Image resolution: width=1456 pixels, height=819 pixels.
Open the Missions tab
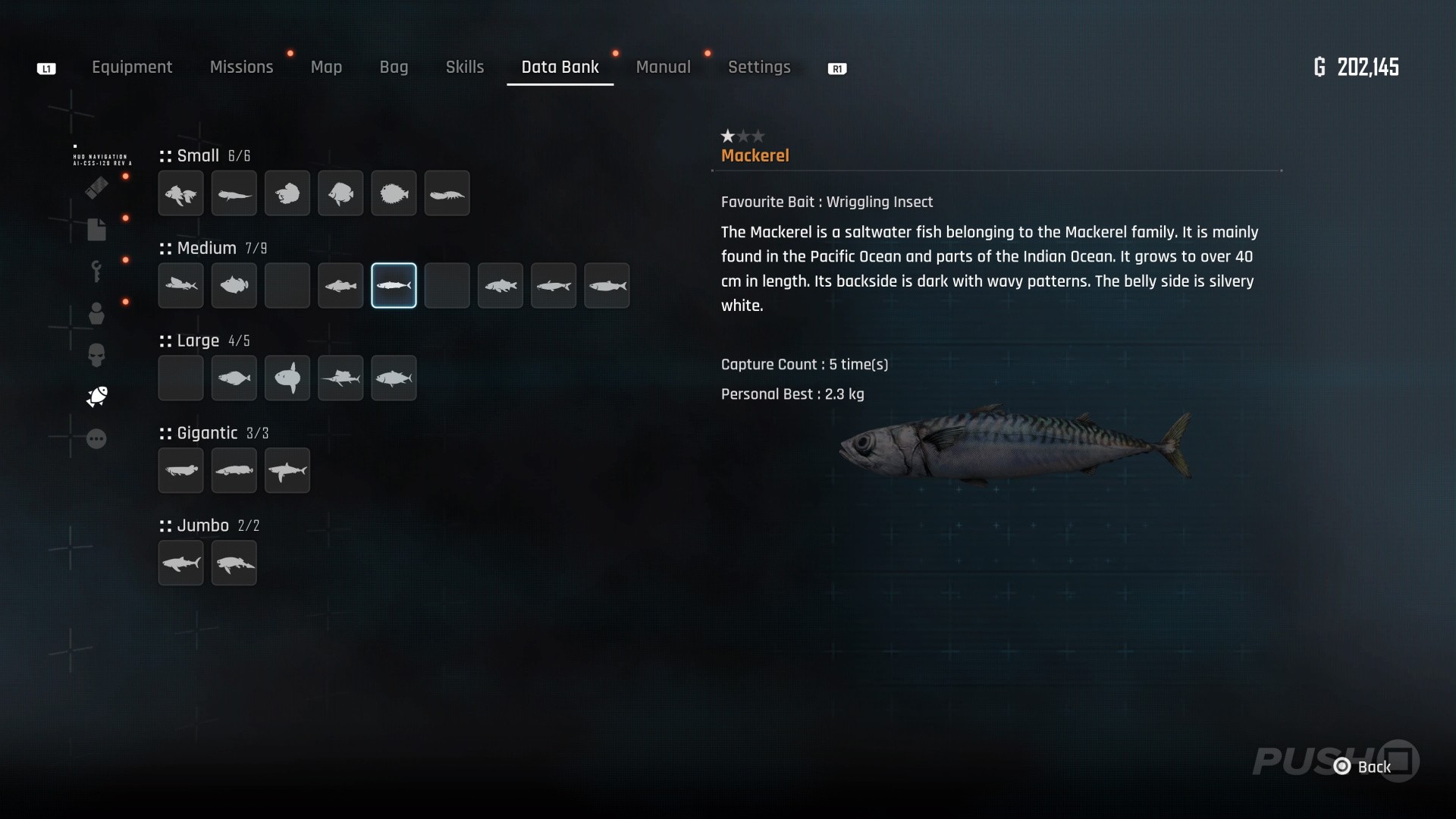241,67
